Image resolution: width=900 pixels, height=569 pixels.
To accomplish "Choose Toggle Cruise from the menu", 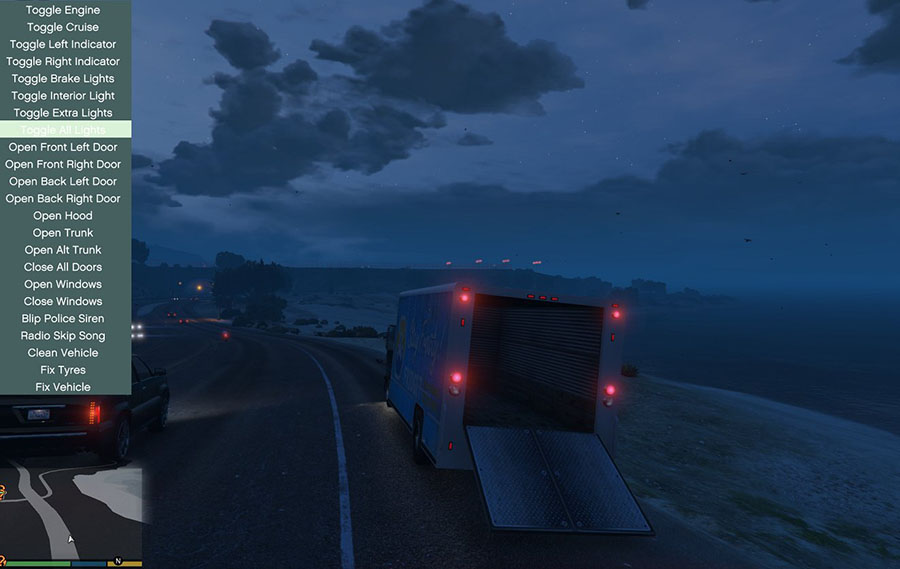I will pyautogui.click(x=63, y=27).
